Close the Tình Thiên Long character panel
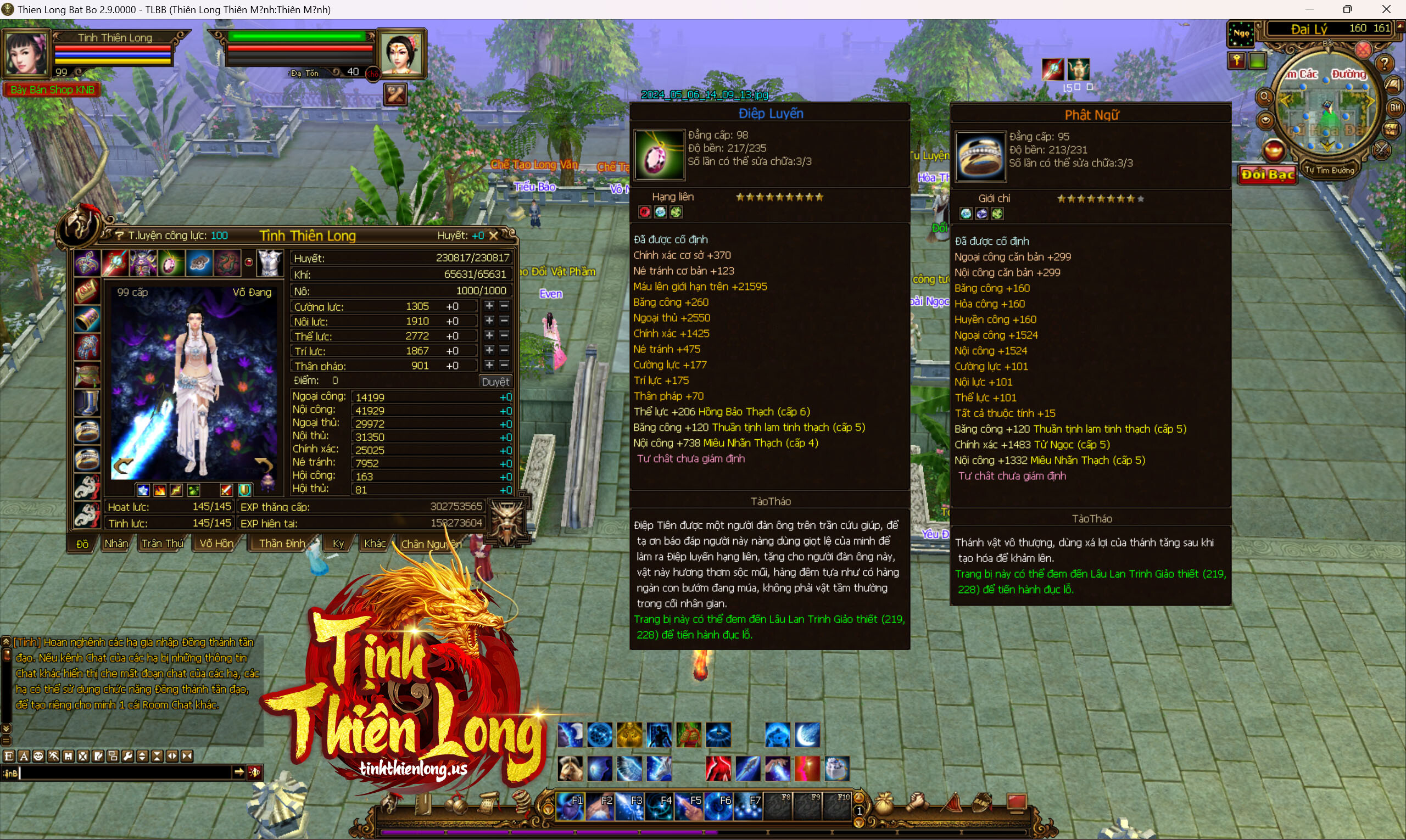 pos(494,236)
